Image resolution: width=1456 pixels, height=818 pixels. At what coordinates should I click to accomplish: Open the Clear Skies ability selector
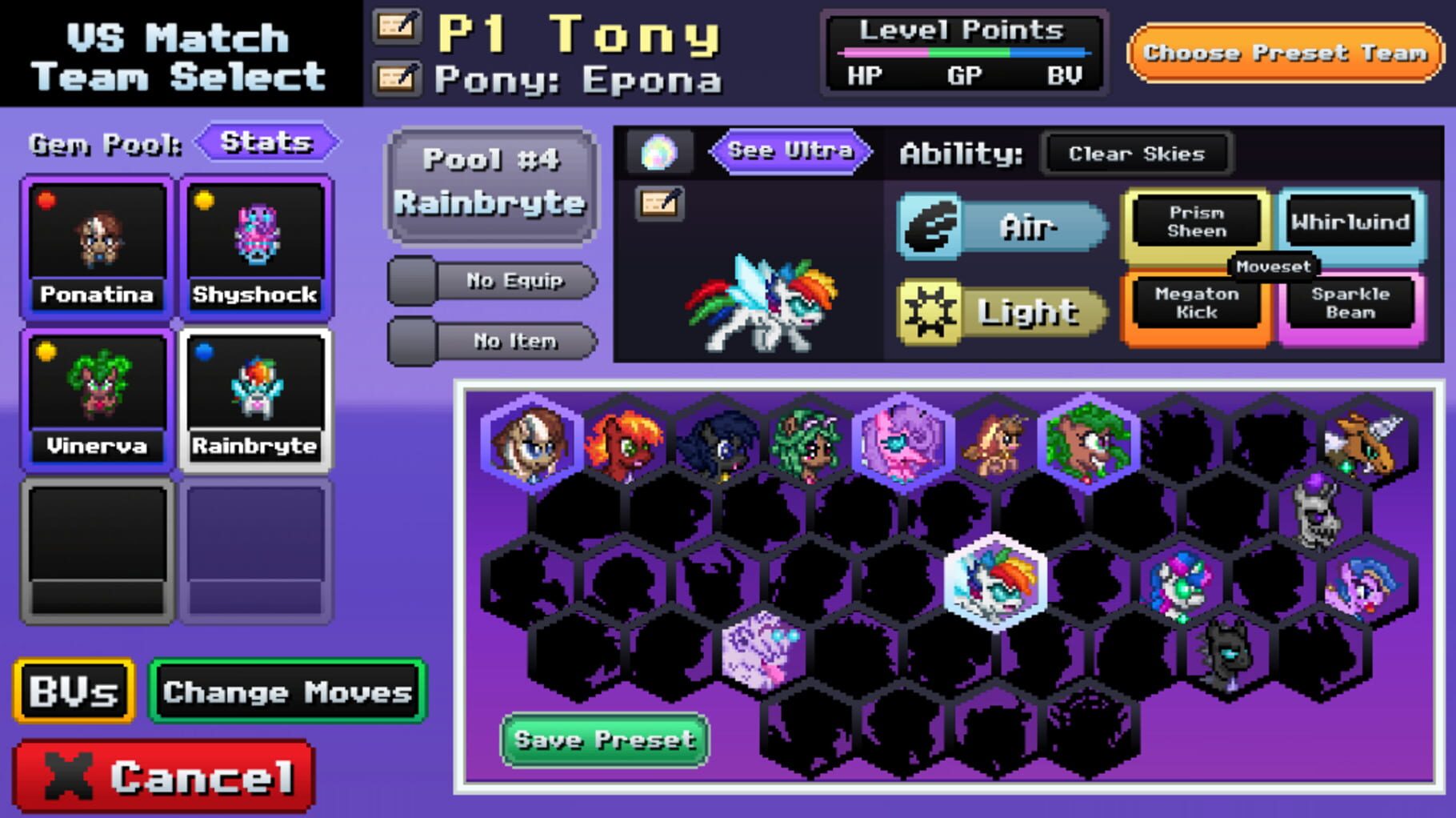click(x=1136, y=154)
